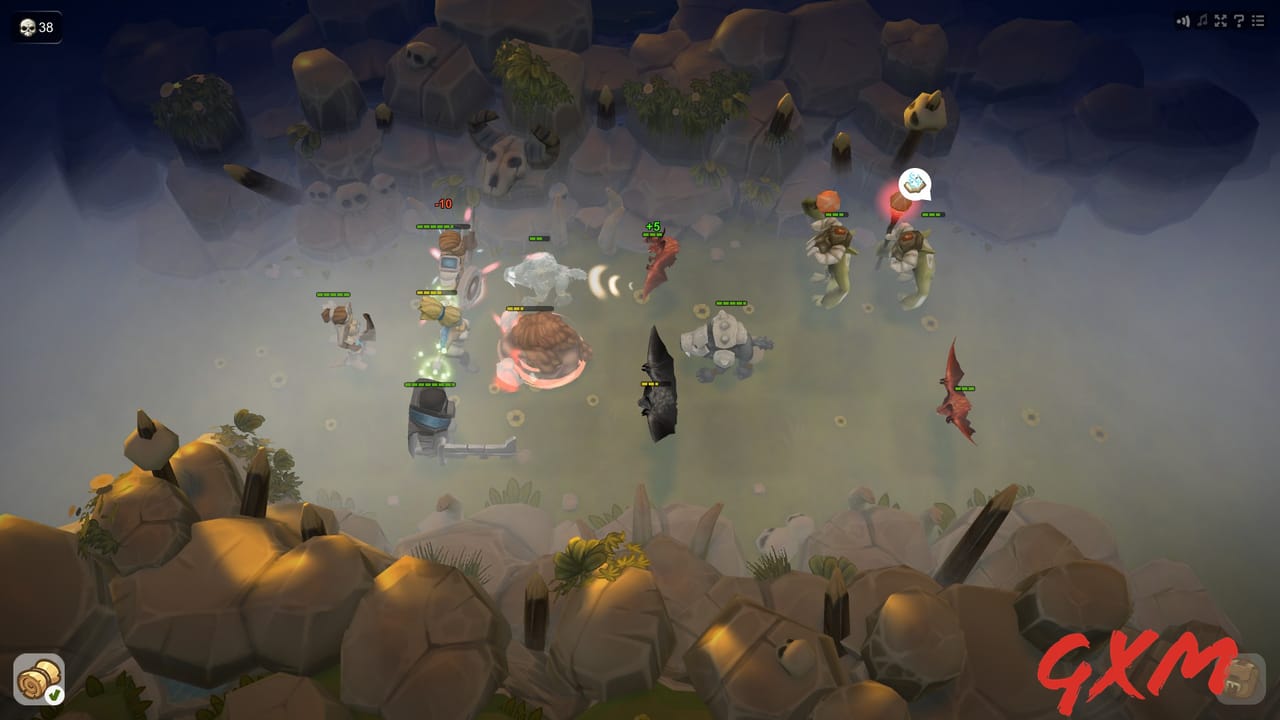Click the skull kill counter badge
Screen dimensions: 1280x720
(36, 27)
